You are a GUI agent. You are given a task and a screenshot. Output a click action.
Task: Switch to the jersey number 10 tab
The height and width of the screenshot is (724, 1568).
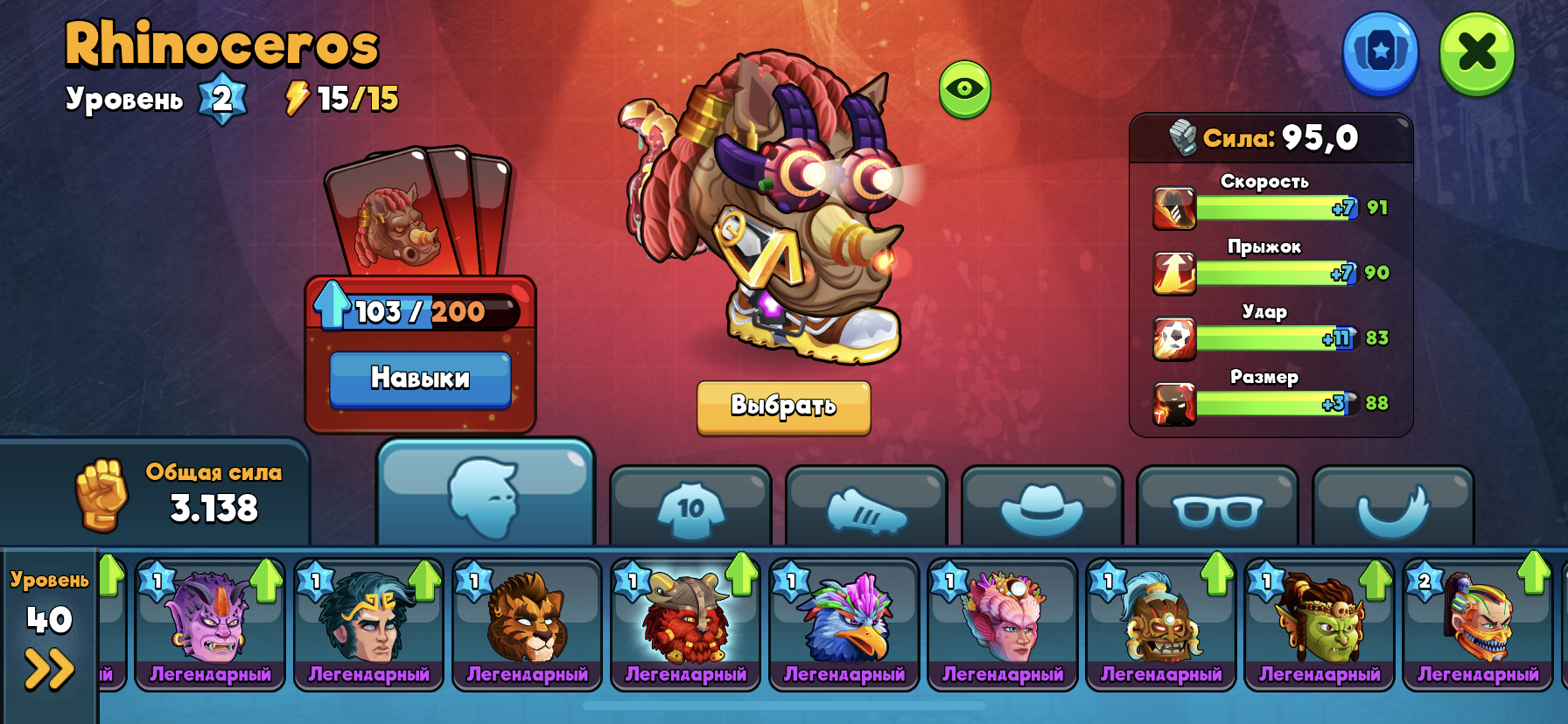(690, 507)
